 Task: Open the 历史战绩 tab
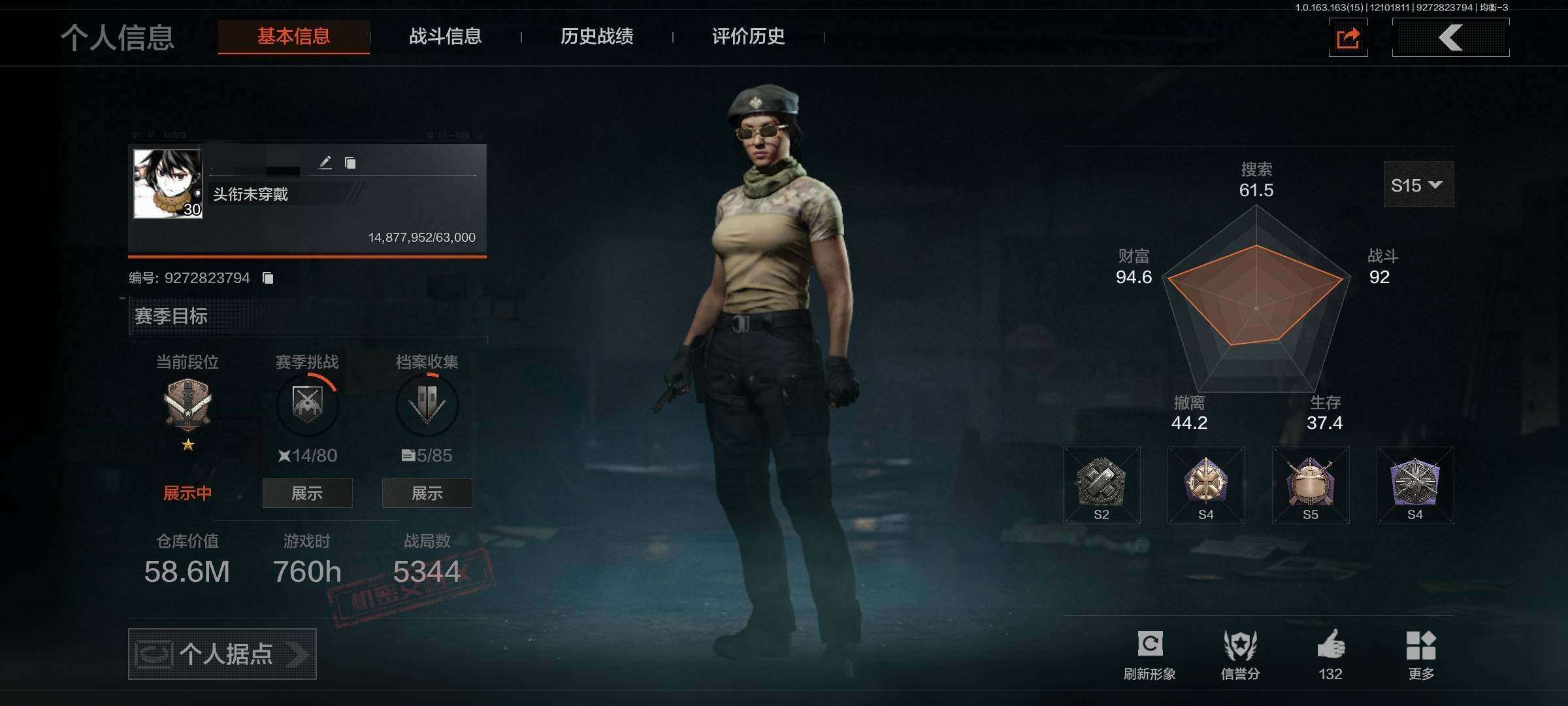(x=596, y=37)
